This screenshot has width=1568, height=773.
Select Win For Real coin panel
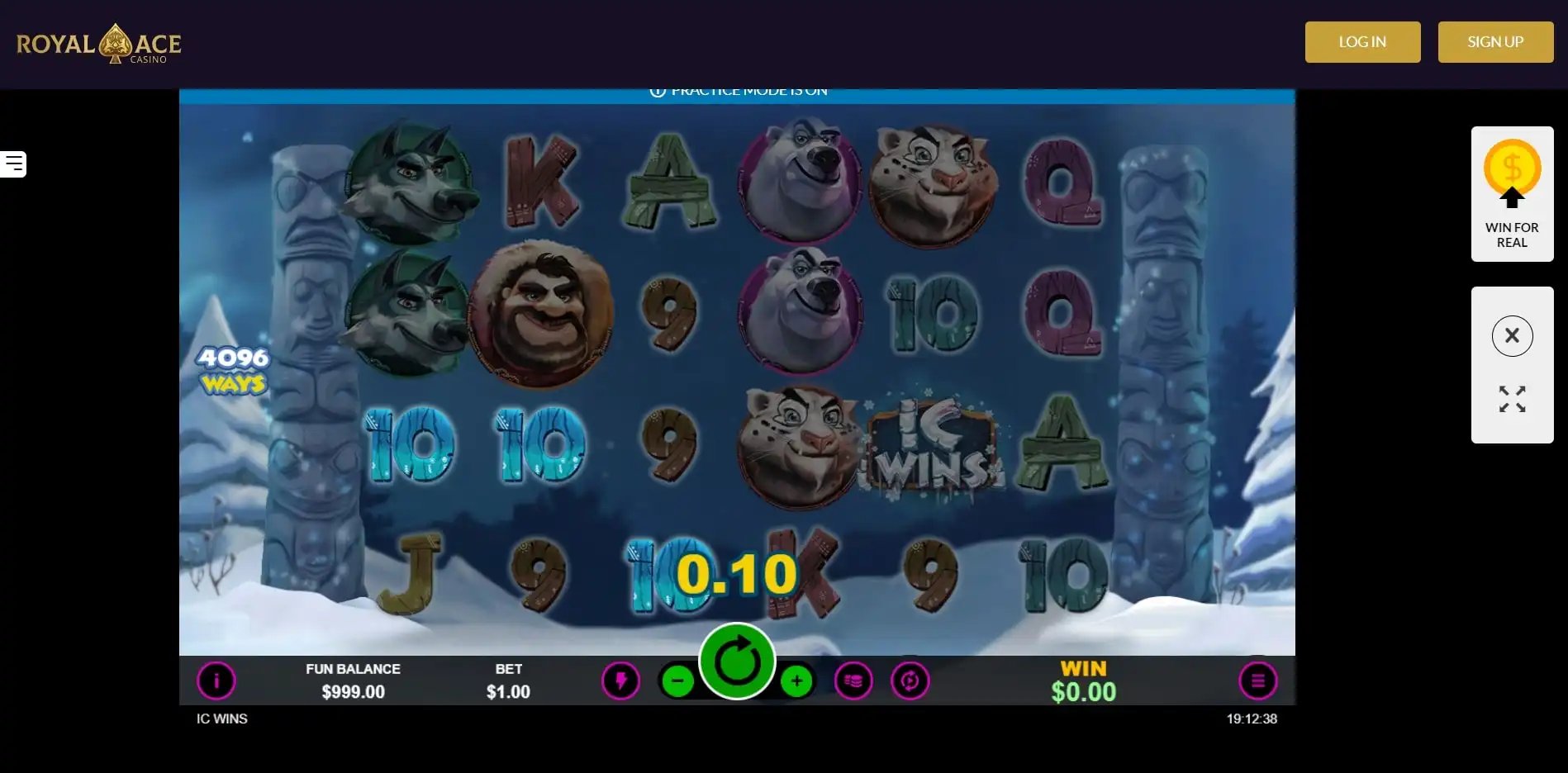[1512, 194]
